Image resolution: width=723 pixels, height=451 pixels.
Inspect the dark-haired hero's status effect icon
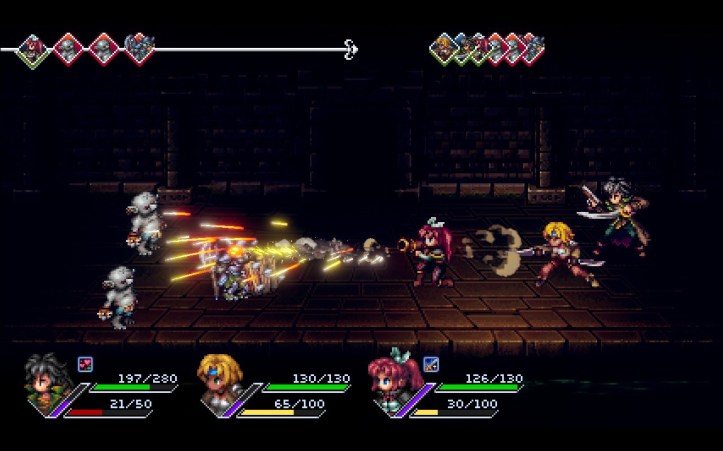tap(85, 364)
